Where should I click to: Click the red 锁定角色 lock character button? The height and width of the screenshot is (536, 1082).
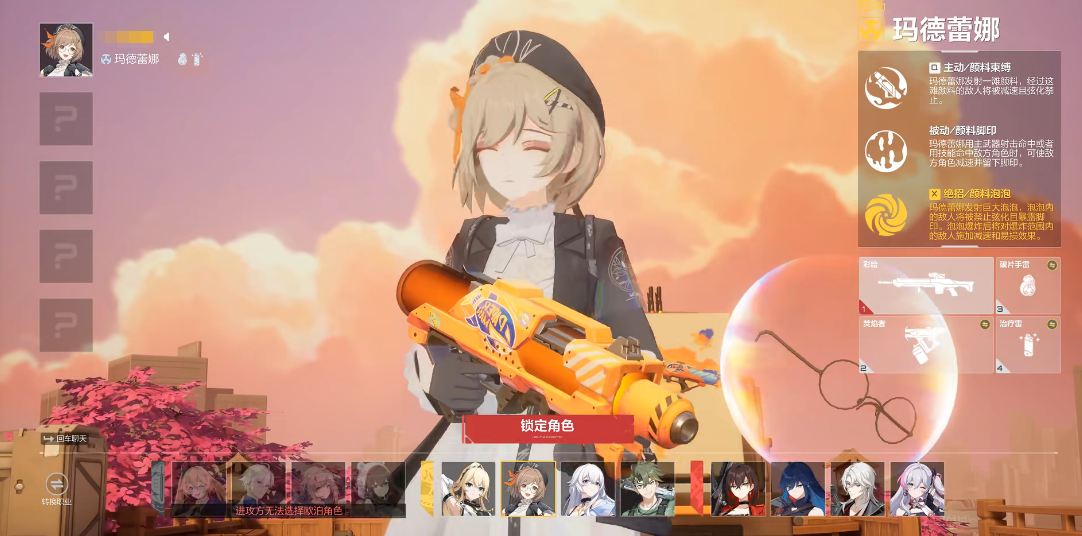pyautogui.click(x=547, y=427)
